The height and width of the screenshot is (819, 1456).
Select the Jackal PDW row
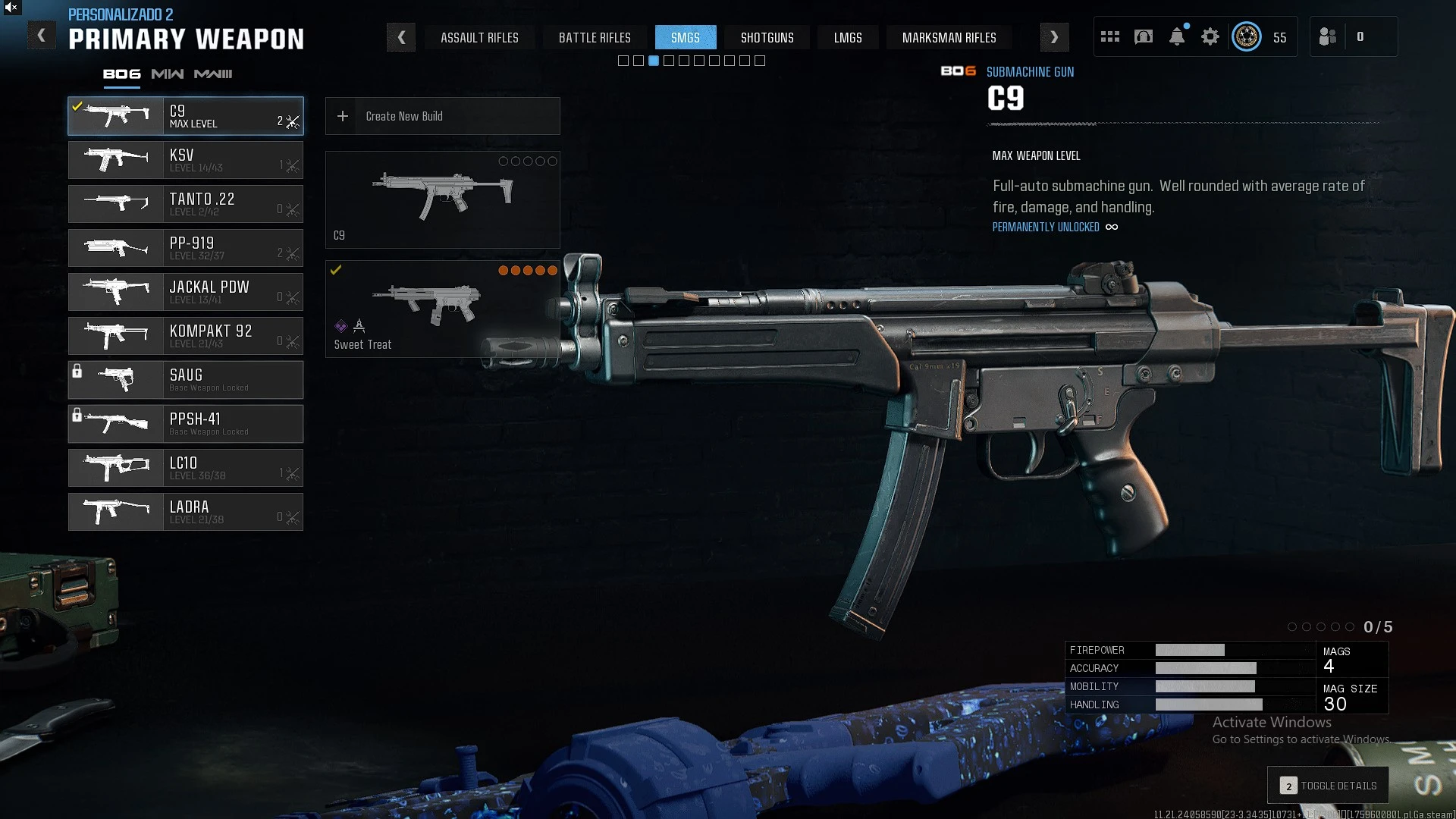coord(186,292)
